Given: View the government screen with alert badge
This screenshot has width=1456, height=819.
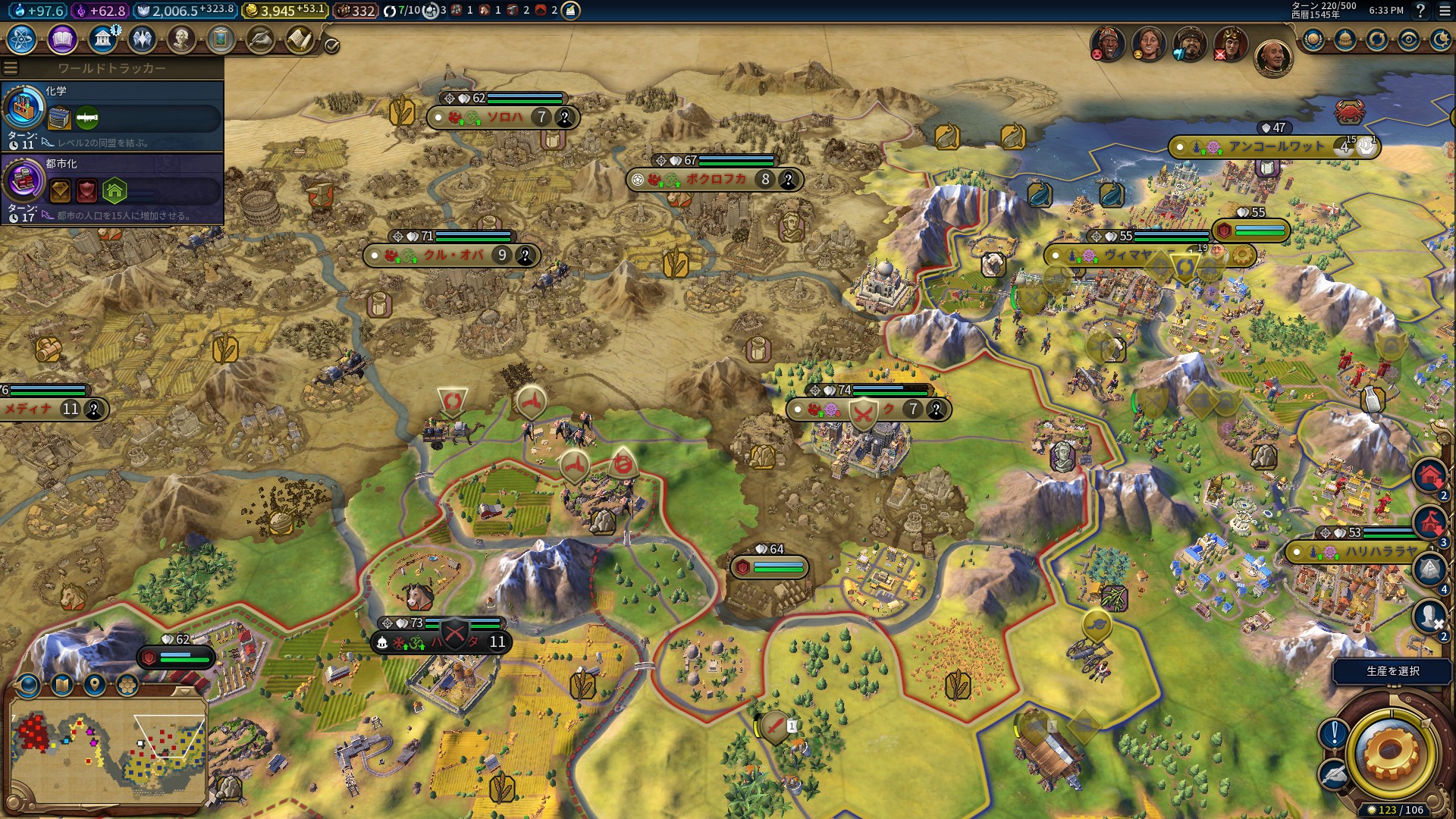Looking at the screenshot, I should click(x=102, y=39).
